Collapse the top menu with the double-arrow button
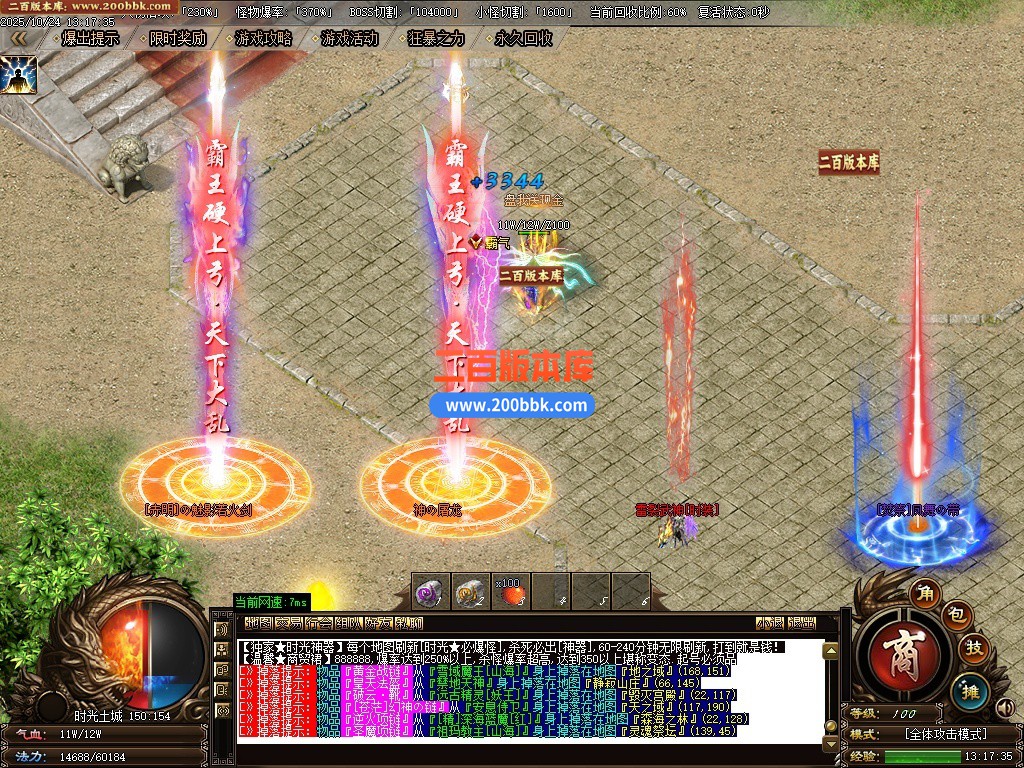 point(18,39)
